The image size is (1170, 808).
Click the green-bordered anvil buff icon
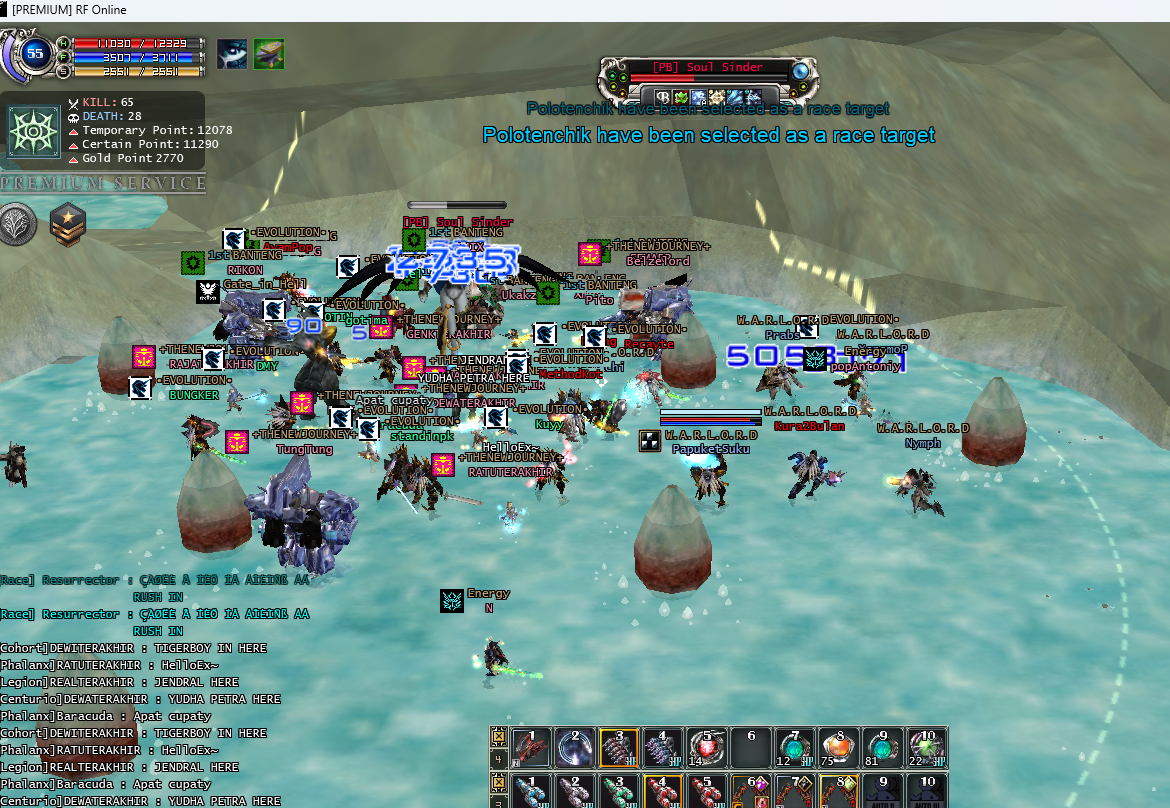click(268, 54)
